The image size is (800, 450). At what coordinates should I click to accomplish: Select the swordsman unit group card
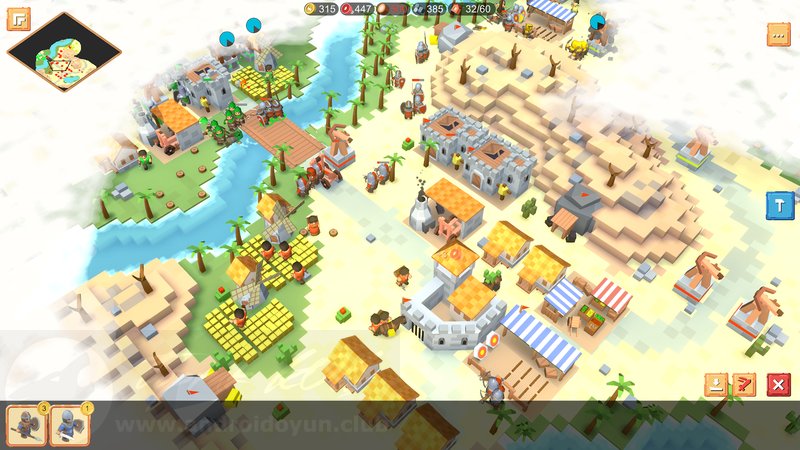pyautogui.click(x=69, y=425)
